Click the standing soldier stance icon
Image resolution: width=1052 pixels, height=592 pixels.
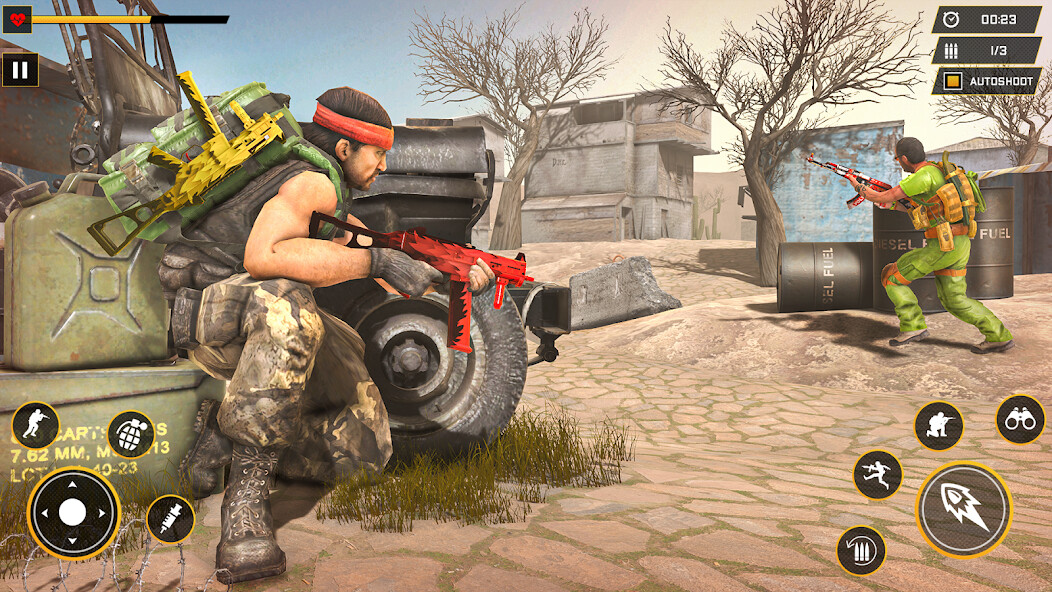[36, 426]
